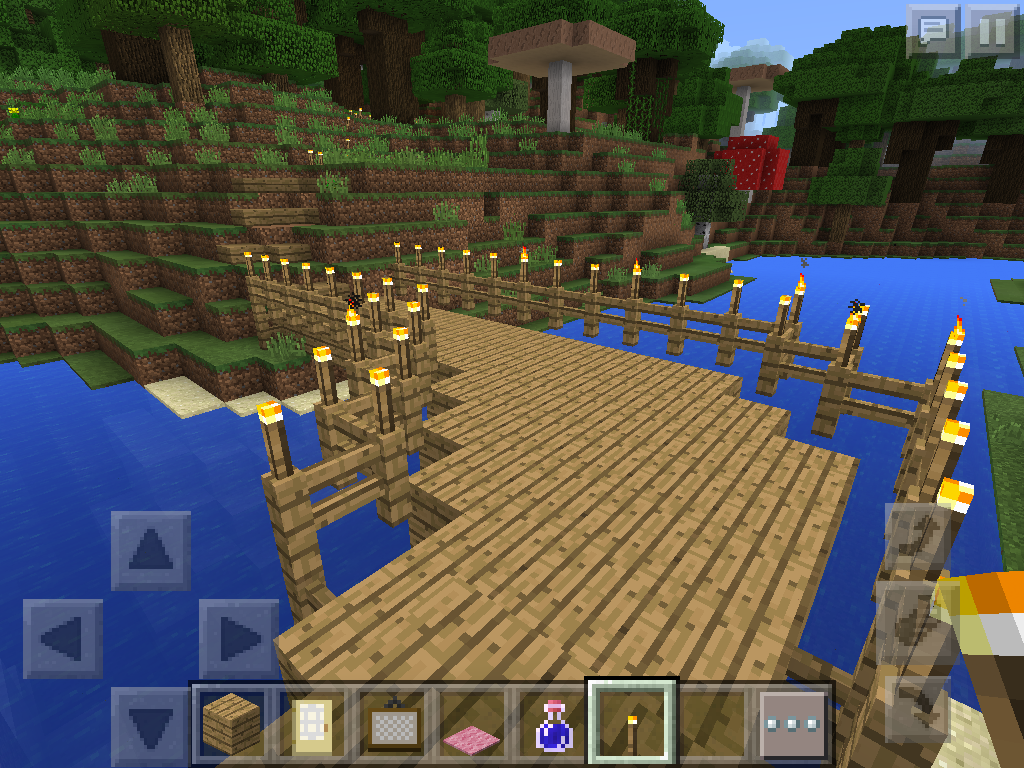The height and width of the screenshot is (768, 1024).
Task: Tap the translucent fly down button
Action: [x=917, y=706]
